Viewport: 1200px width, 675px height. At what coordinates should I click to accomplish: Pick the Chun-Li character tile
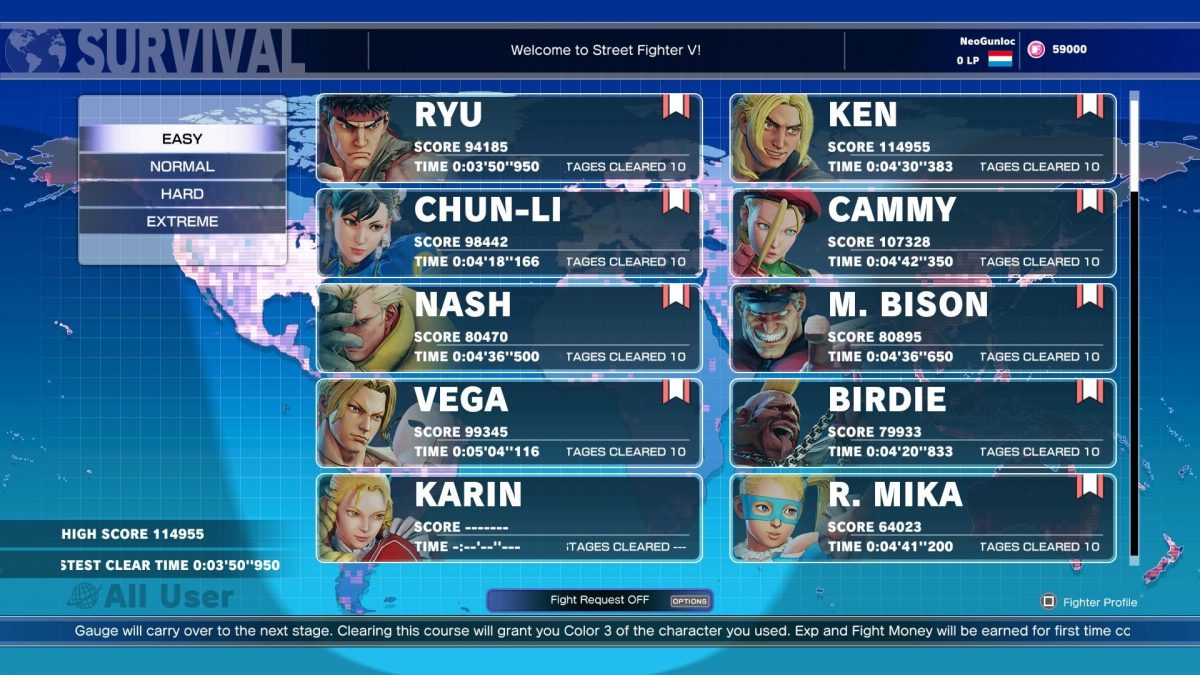(x=509, y=233)
